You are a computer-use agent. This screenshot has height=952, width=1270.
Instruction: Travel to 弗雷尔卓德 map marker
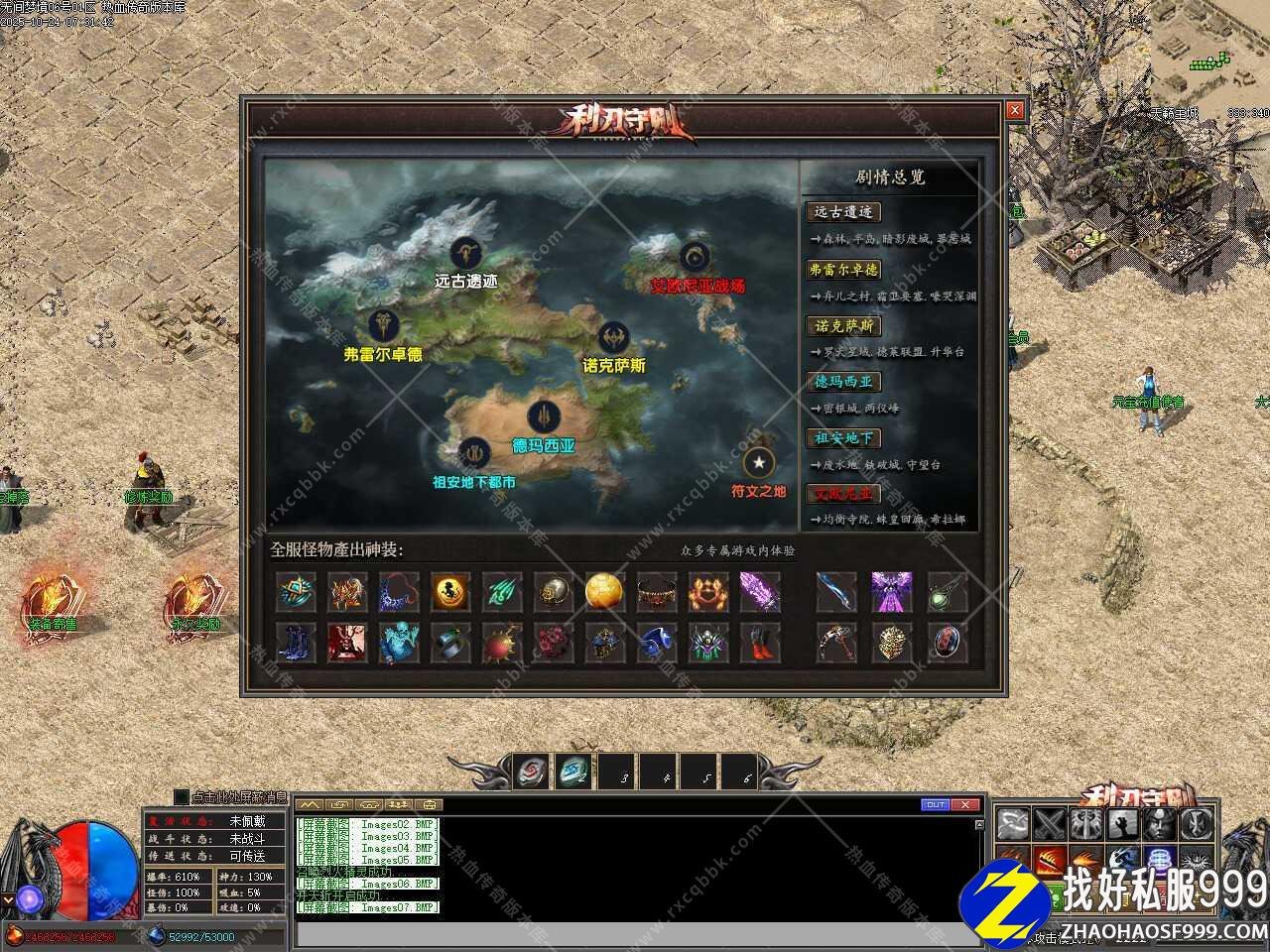coord(383,325)
